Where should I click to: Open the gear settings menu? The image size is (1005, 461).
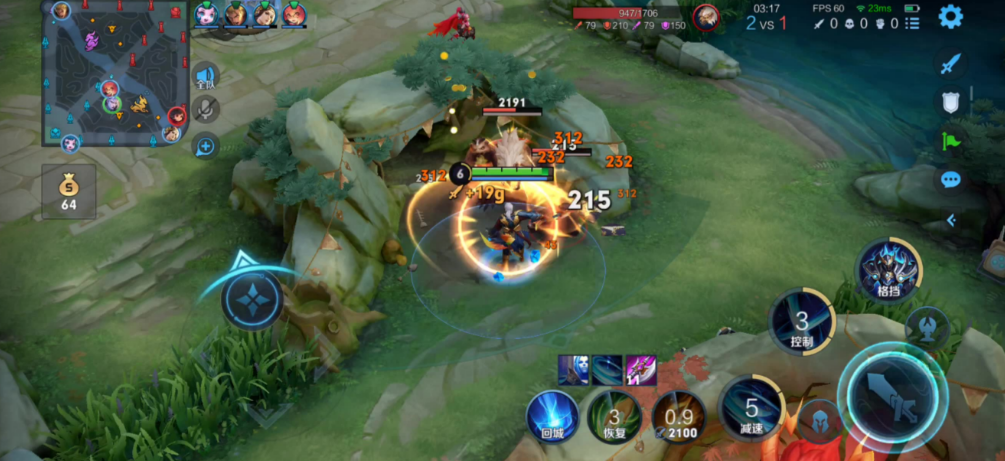click(949, 16)
